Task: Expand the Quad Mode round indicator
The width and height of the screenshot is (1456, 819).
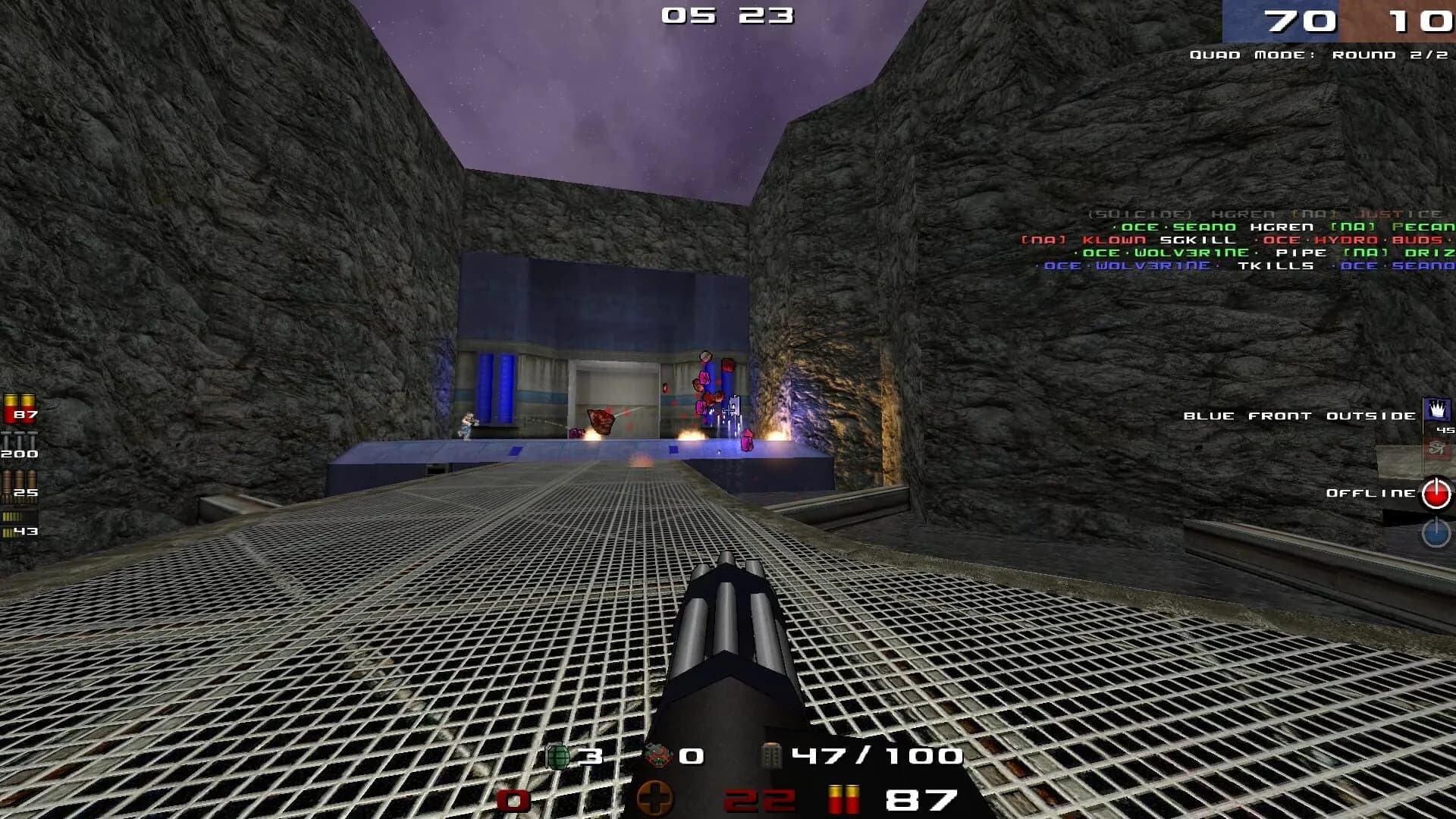Action: point(1319,54)
